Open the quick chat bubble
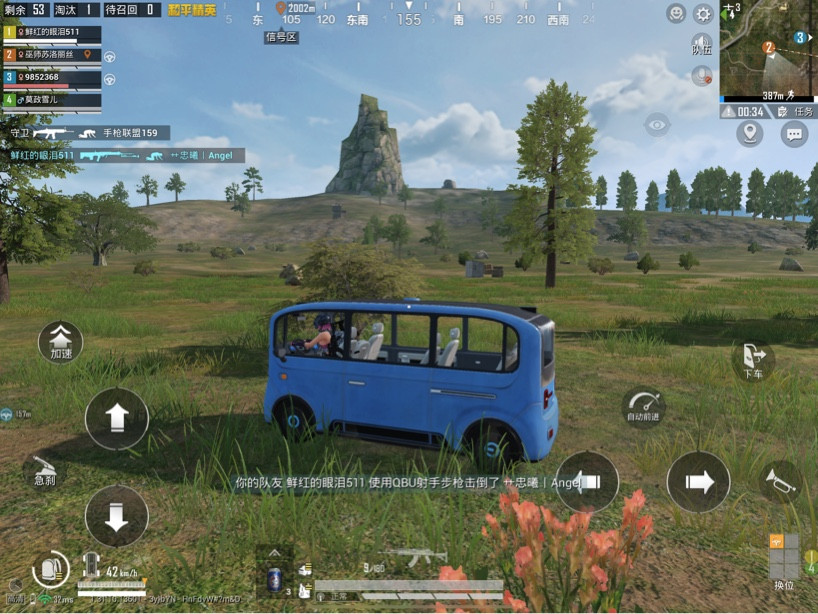Viewport: 818px width, 614px height. coord(794,133)
